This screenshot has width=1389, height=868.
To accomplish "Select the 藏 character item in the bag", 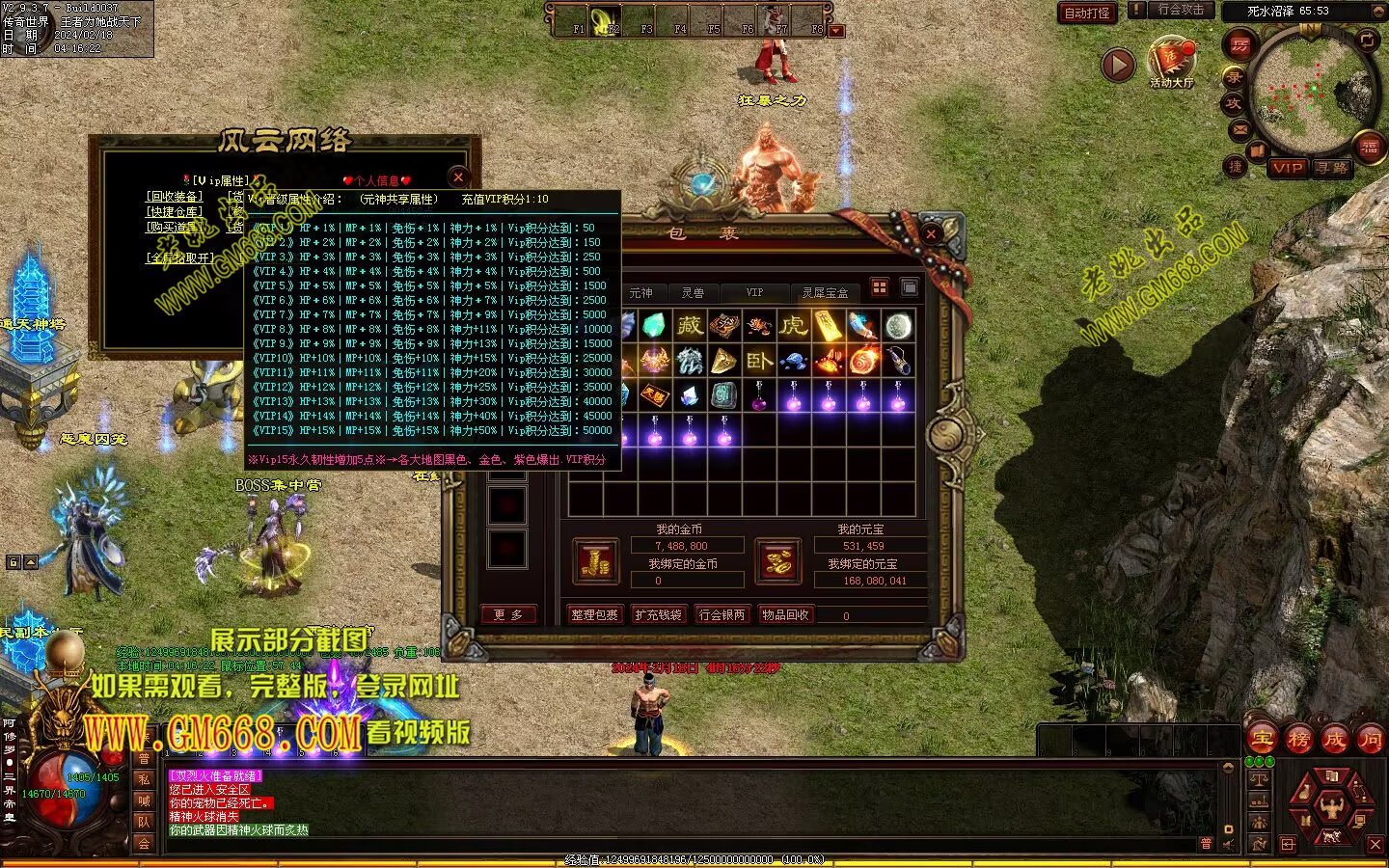I will 690,325.
